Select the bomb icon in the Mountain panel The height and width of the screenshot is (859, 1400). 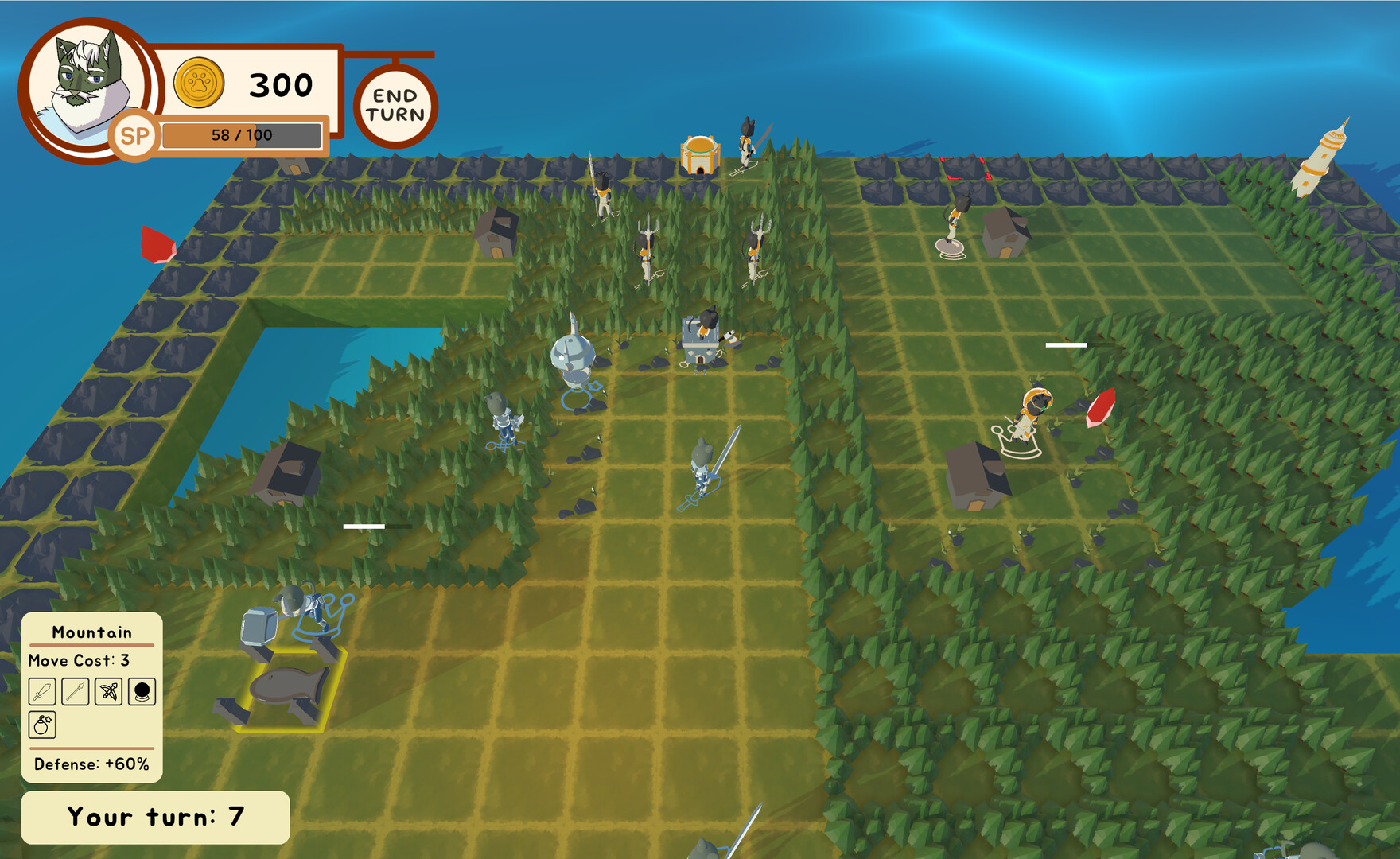41,725
